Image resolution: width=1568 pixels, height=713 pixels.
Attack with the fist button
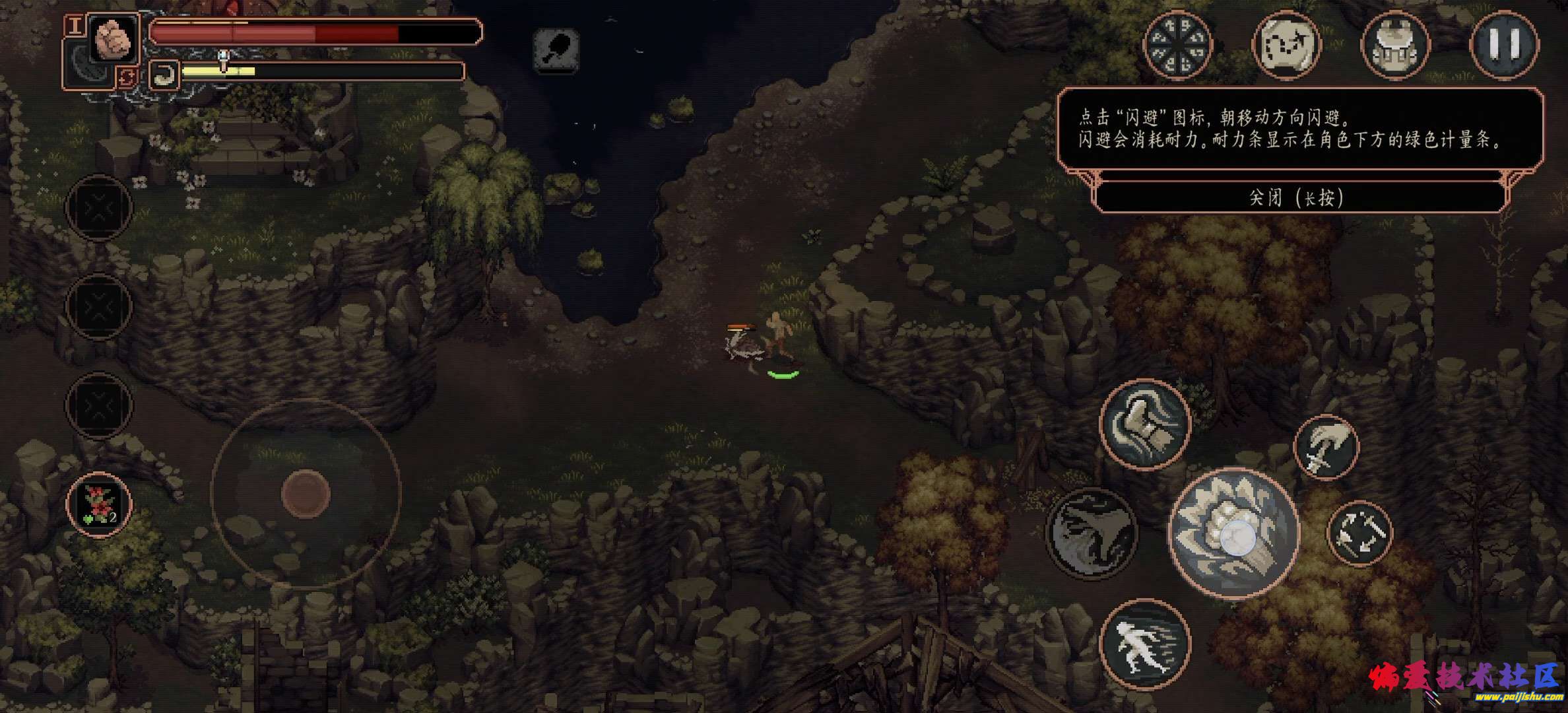pyautogui.click(x=1233, y=533)
